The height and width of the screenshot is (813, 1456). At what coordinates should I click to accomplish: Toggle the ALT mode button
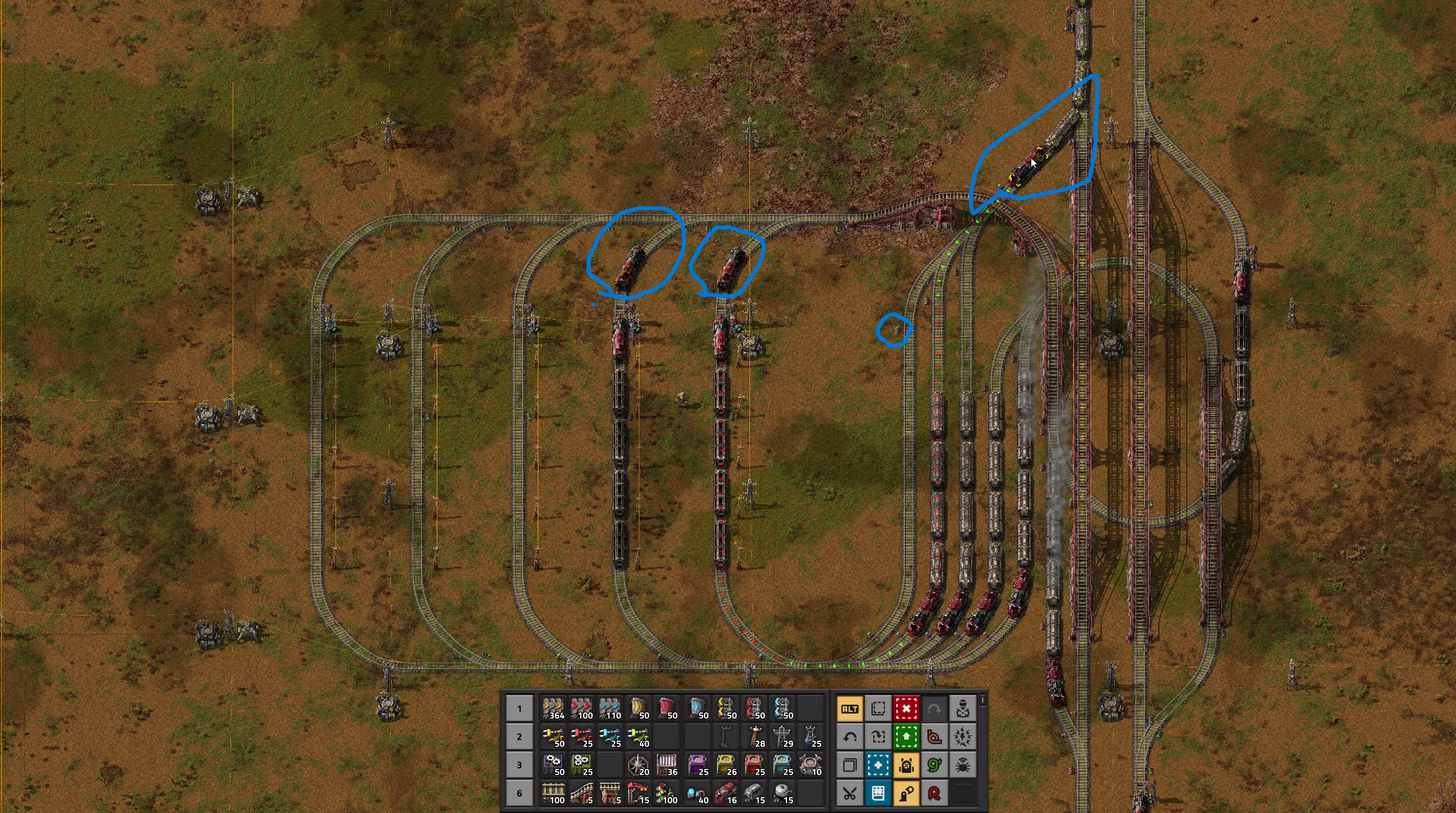[849, 709]
